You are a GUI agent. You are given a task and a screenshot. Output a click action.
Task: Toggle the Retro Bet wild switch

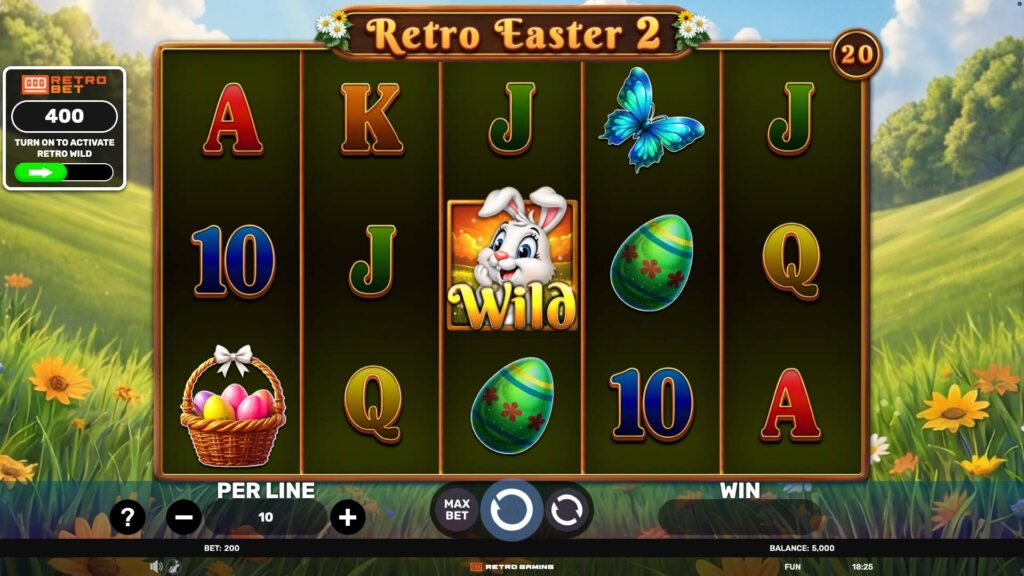pyautogui.click(x=64, y=172)
